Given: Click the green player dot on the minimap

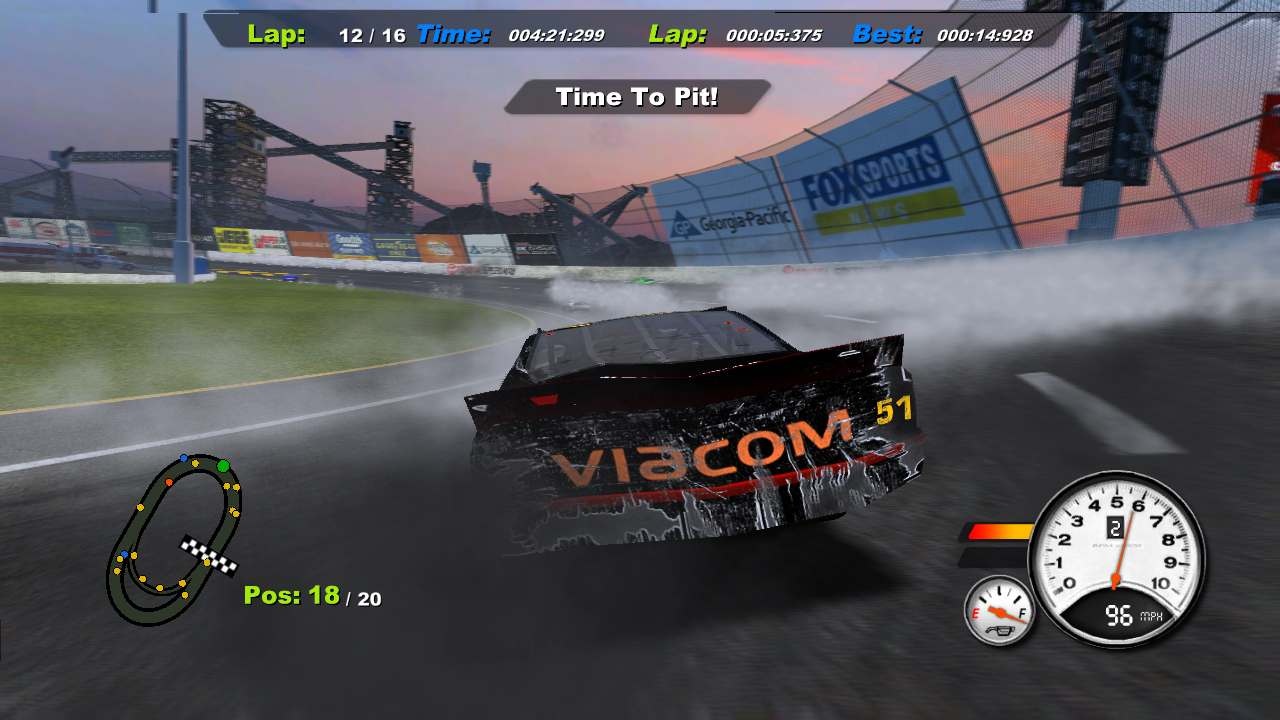Looking at the screenshot, I should [x=224, y=465].
